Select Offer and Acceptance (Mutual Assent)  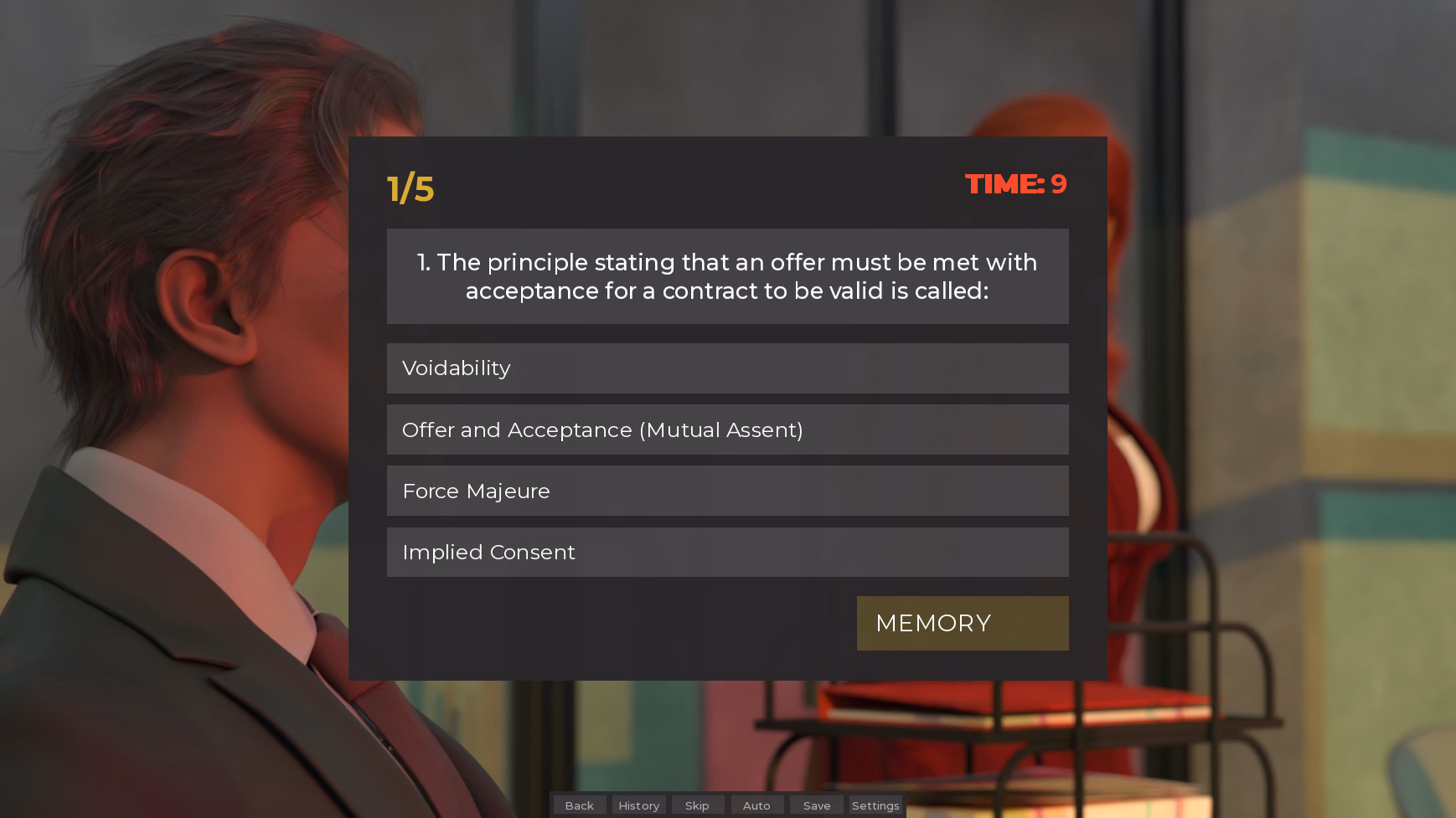pyautogui.click(x=727, y=430)
